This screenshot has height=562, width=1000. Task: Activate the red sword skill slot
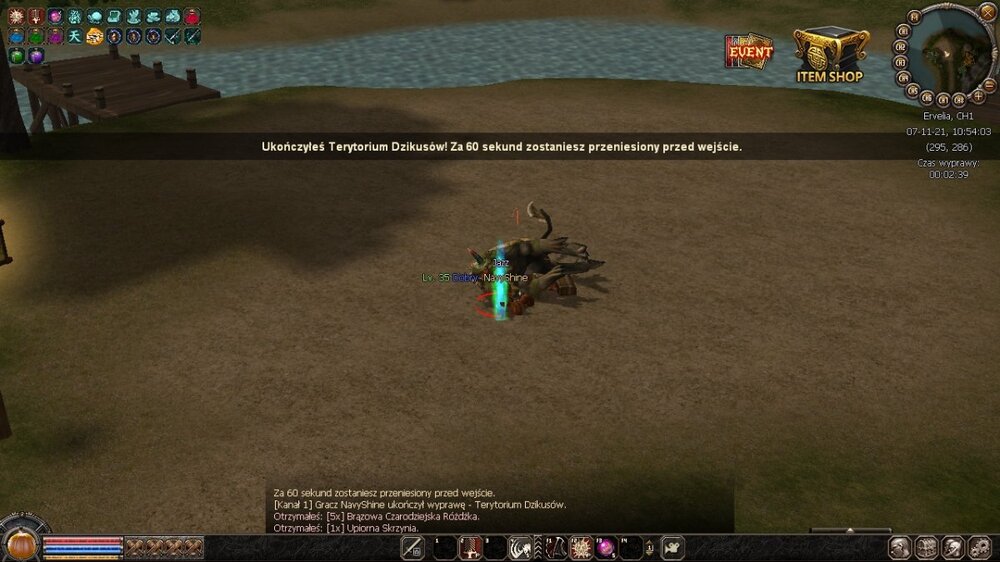coord(469,548)
